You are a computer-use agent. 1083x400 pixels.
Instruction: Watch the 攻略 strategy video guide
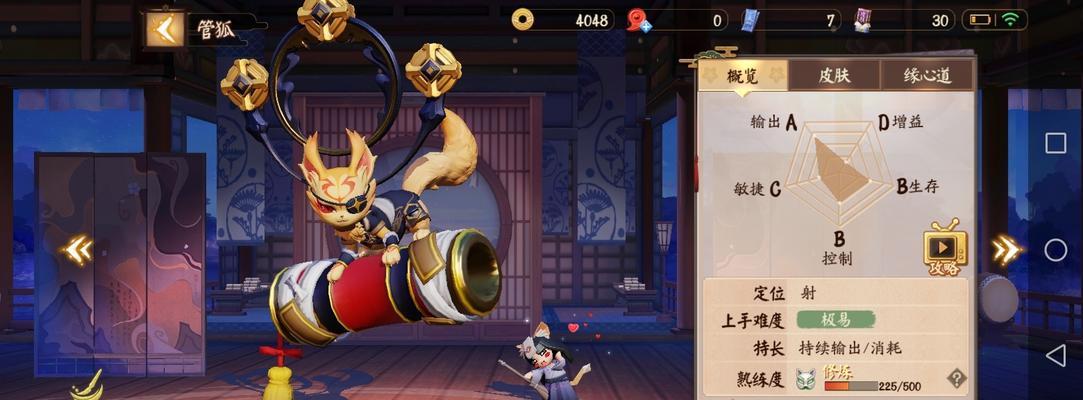pyautogui.click(x=944, y=249)
